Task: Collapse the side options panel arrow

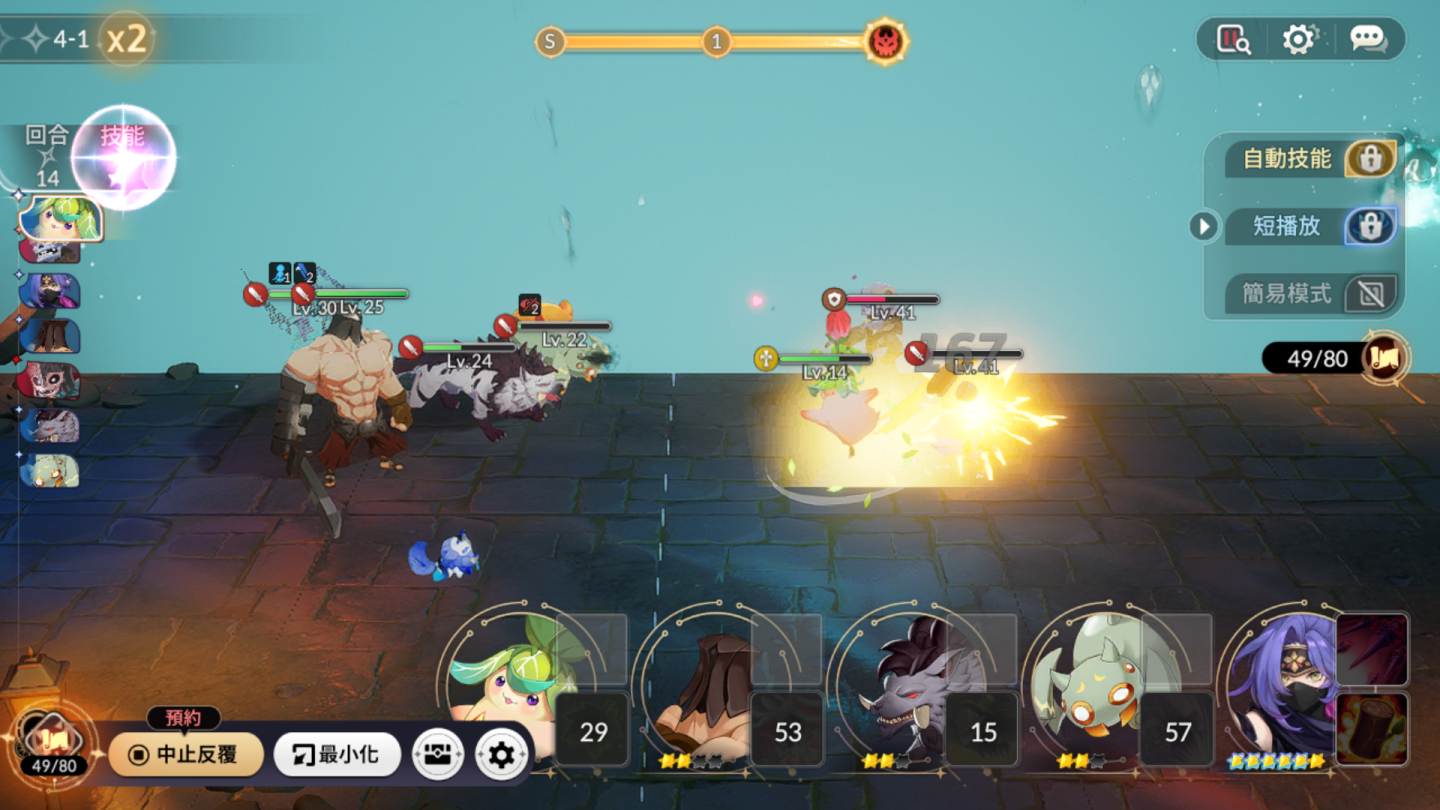Action: click(1203, 227)
